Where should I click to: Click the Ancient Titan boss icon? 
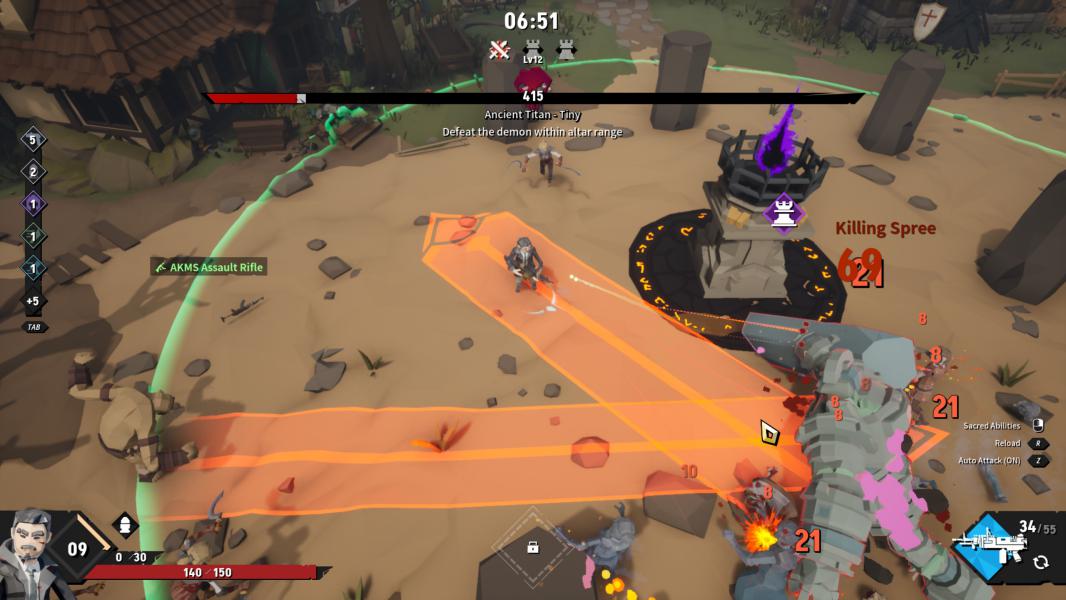(531, 80)
